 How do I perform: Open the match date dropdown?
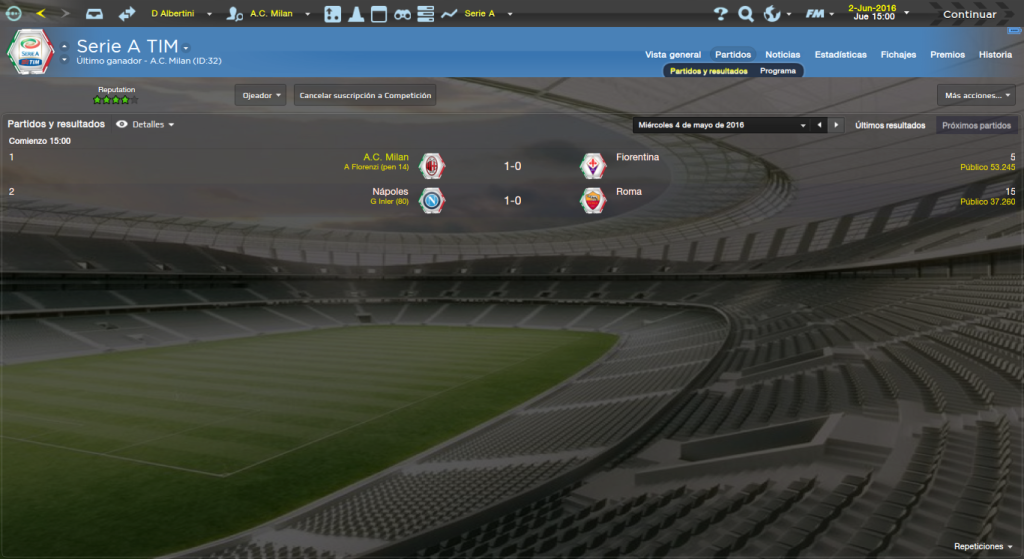720,125
